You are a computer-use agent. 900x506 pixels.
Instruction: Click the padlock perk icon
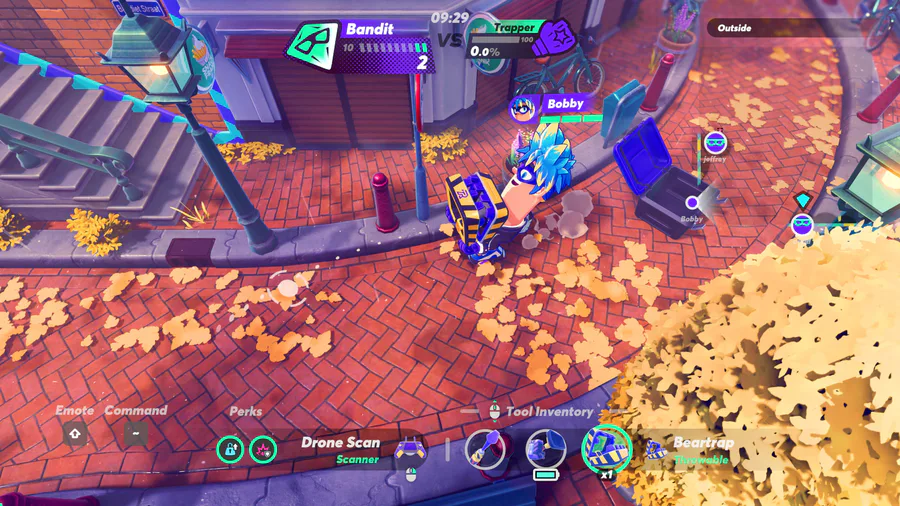point(230,449)
